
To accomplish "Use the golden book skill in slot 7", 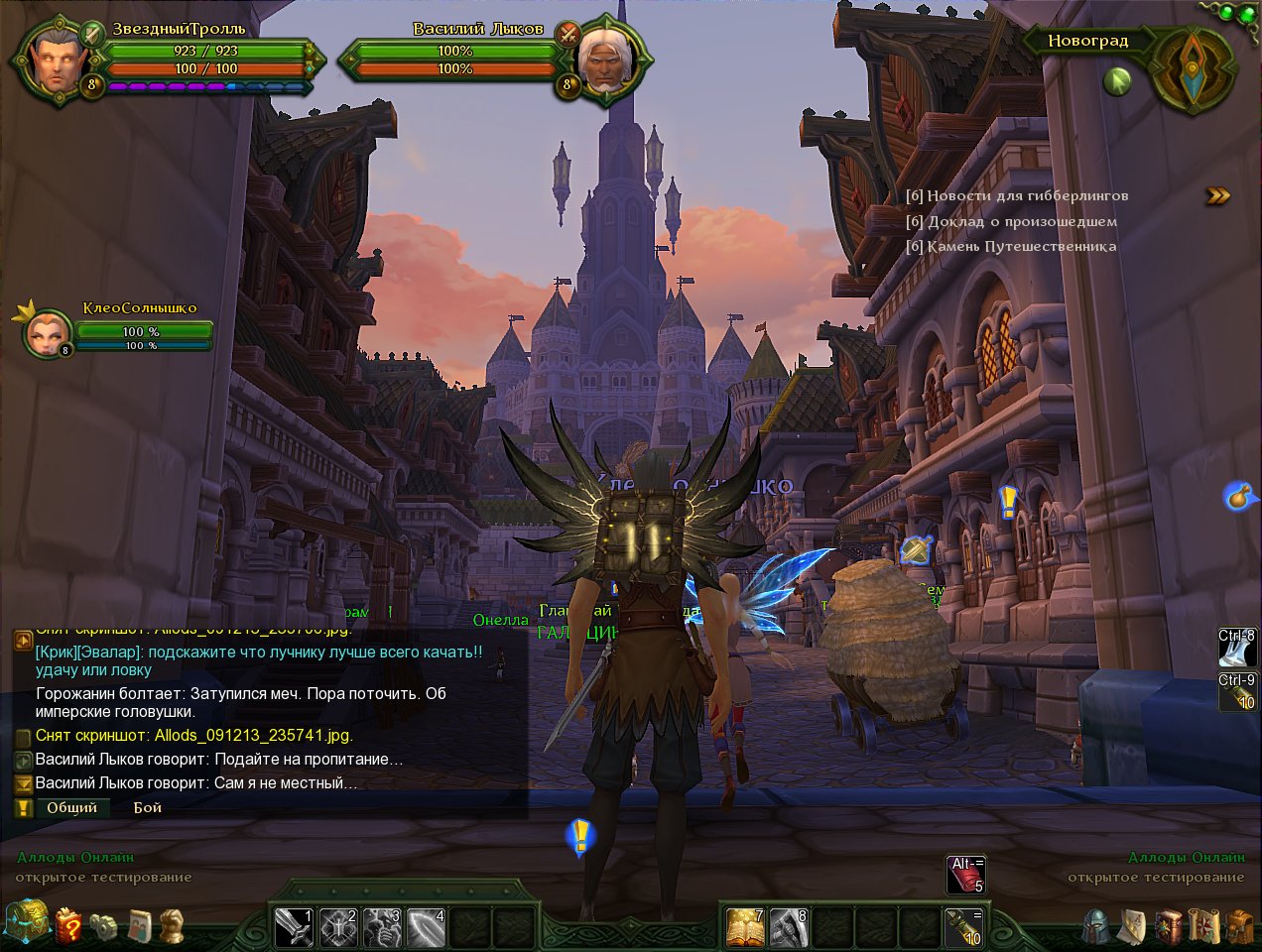I will point(744,927).
